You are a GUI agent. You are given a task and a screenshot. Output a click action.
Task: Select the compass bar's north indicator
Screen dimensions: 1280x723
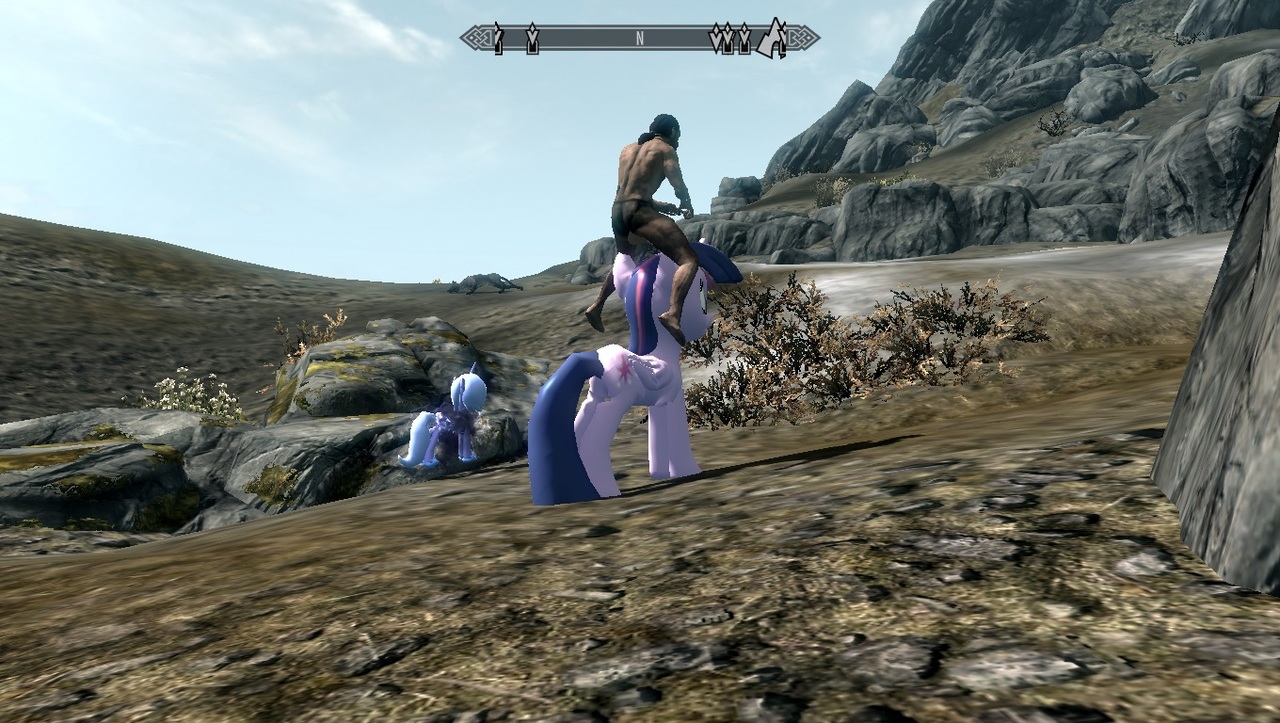pos(640,39)
